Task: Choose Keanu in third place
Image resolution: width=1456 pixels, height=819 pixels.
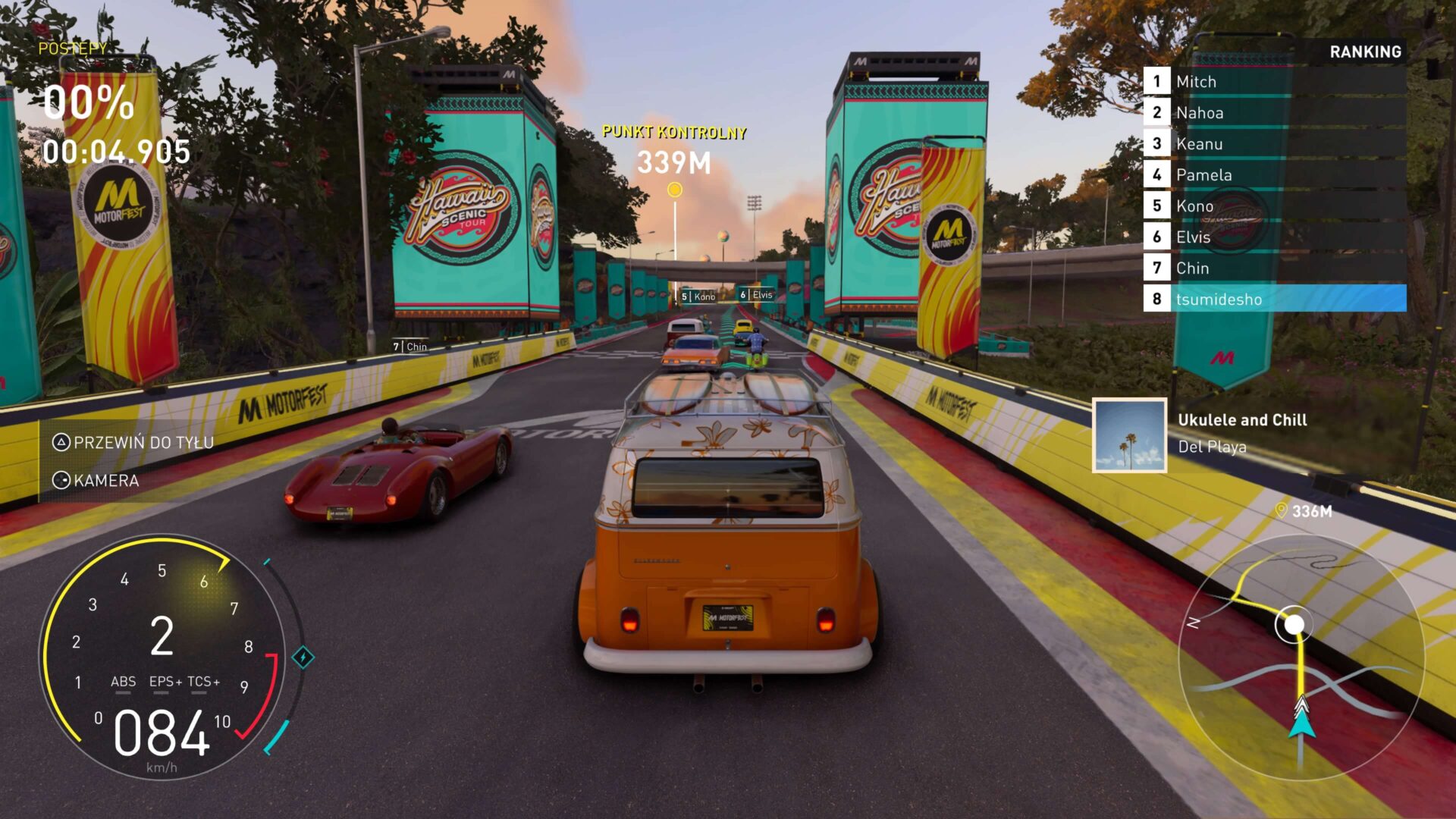Action: tap(1274, 144)
